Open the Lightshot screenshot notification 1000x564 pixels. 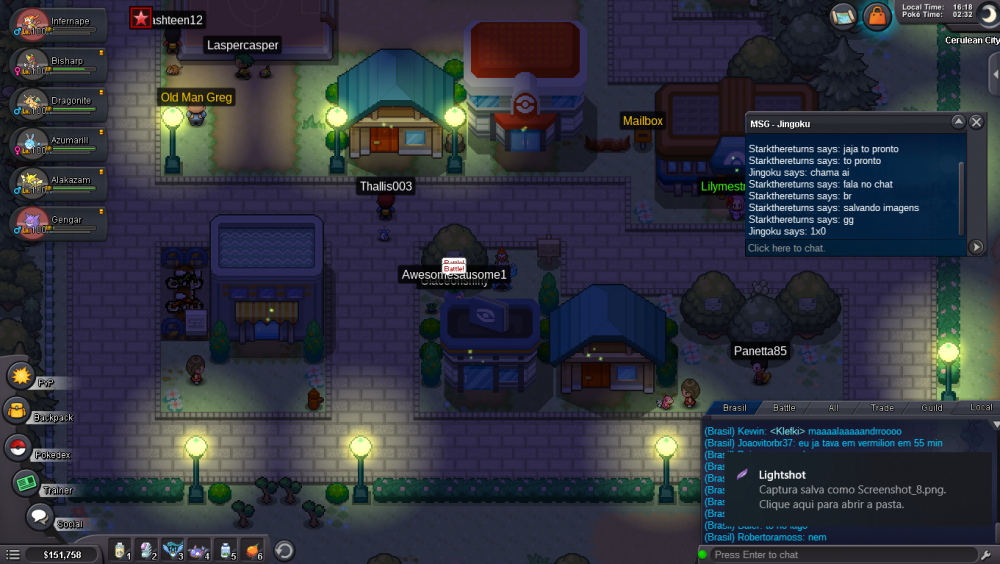850,489
